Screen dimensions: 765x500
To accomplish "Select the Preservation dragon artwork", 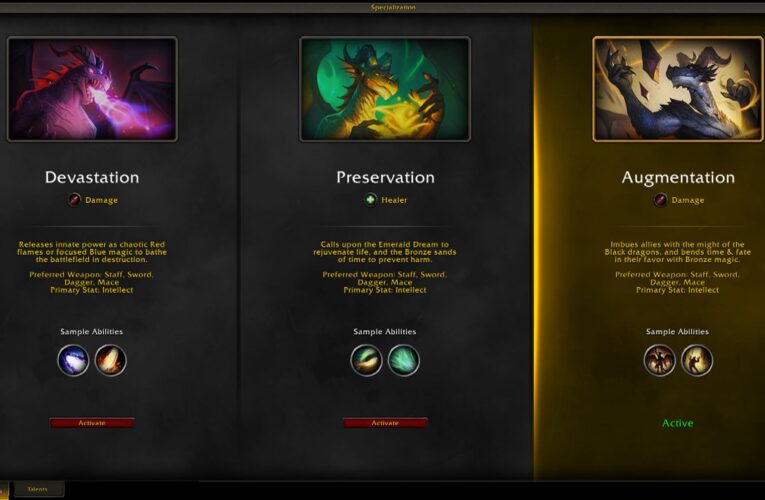I will (385, 89).
